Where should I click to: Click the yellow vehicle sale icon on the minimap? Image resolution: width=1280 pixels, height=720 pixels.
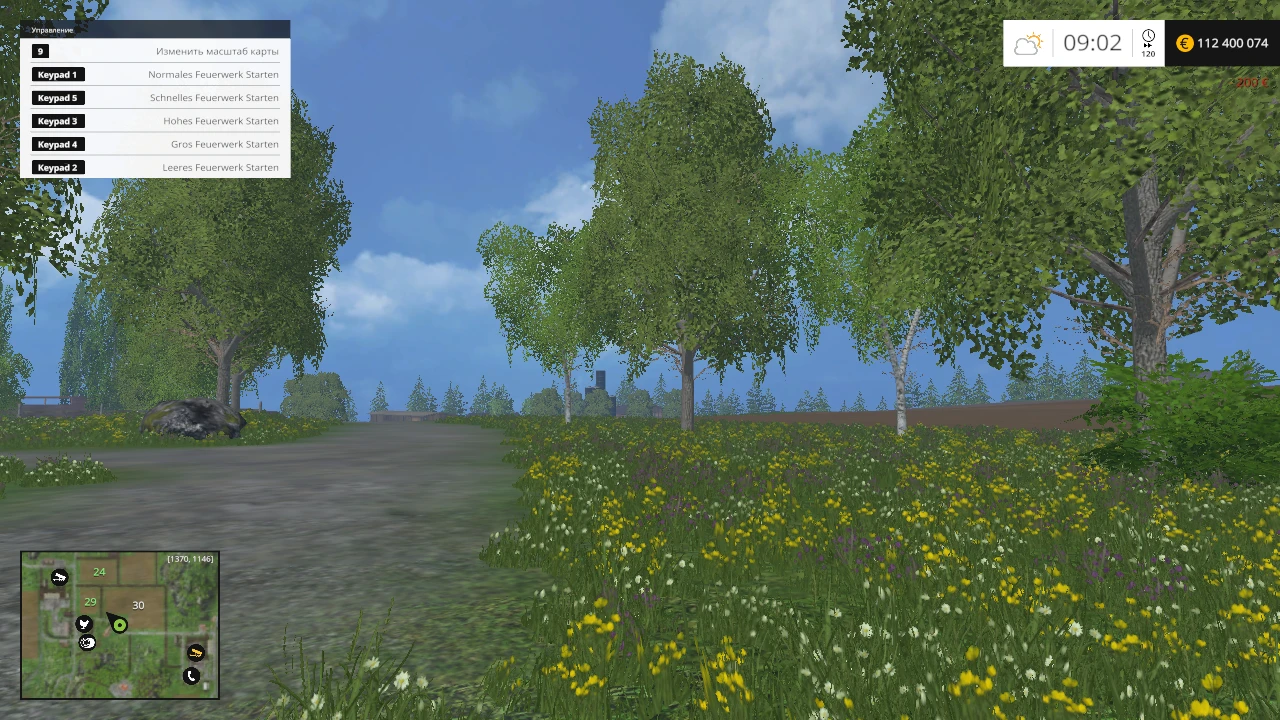(x=196, y=653)
